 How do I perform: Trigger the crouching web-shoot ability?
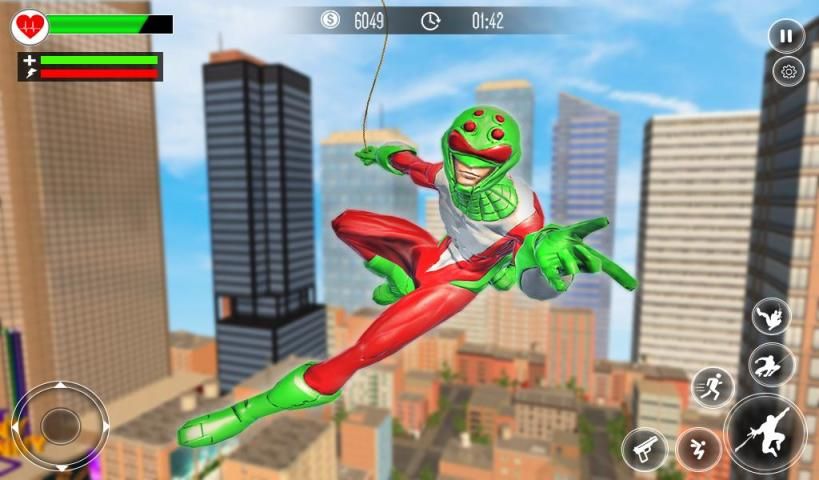pos(771,365)
